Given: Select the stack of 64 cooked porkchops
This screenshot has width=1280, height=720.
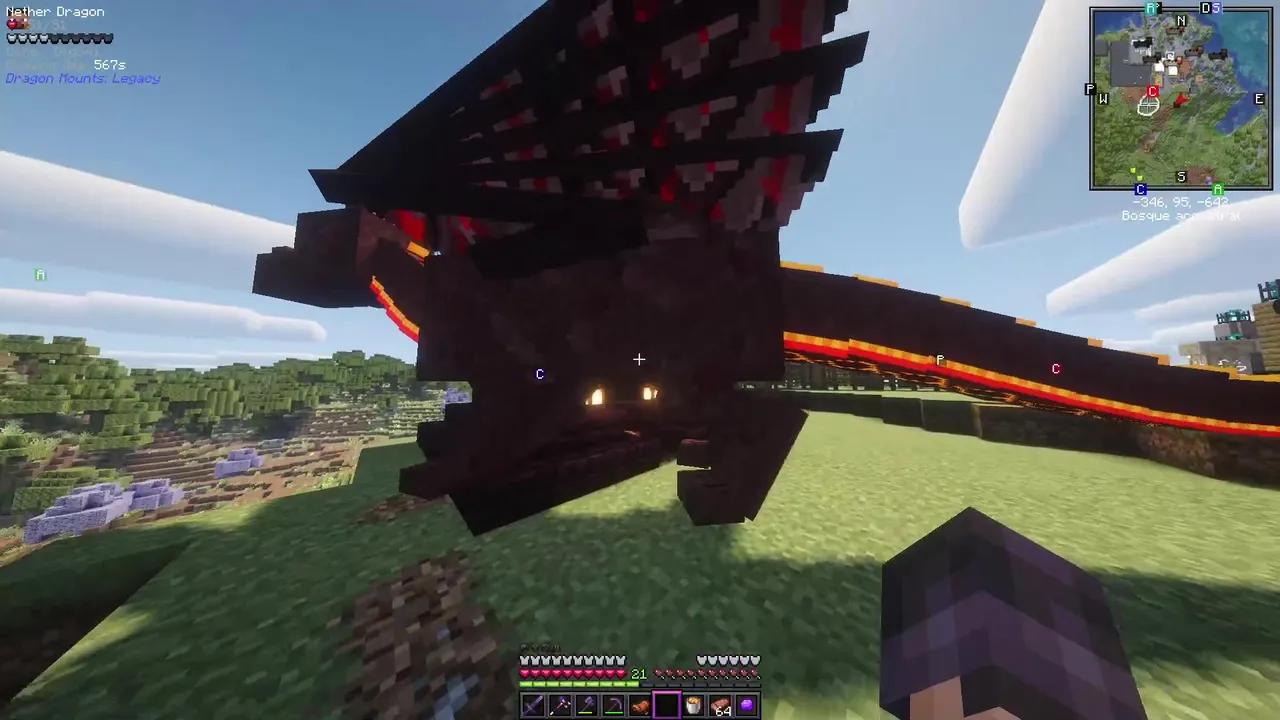Looking at the screenshot, I should (720, 706).
